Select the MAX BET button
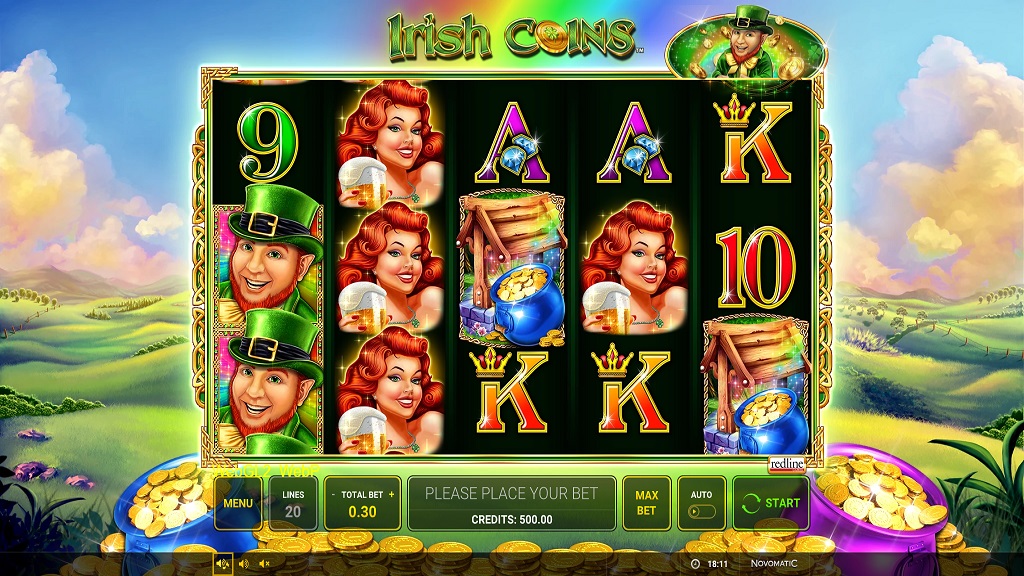This screenshot has width=1024, height=576. click(x=646, y=502)
